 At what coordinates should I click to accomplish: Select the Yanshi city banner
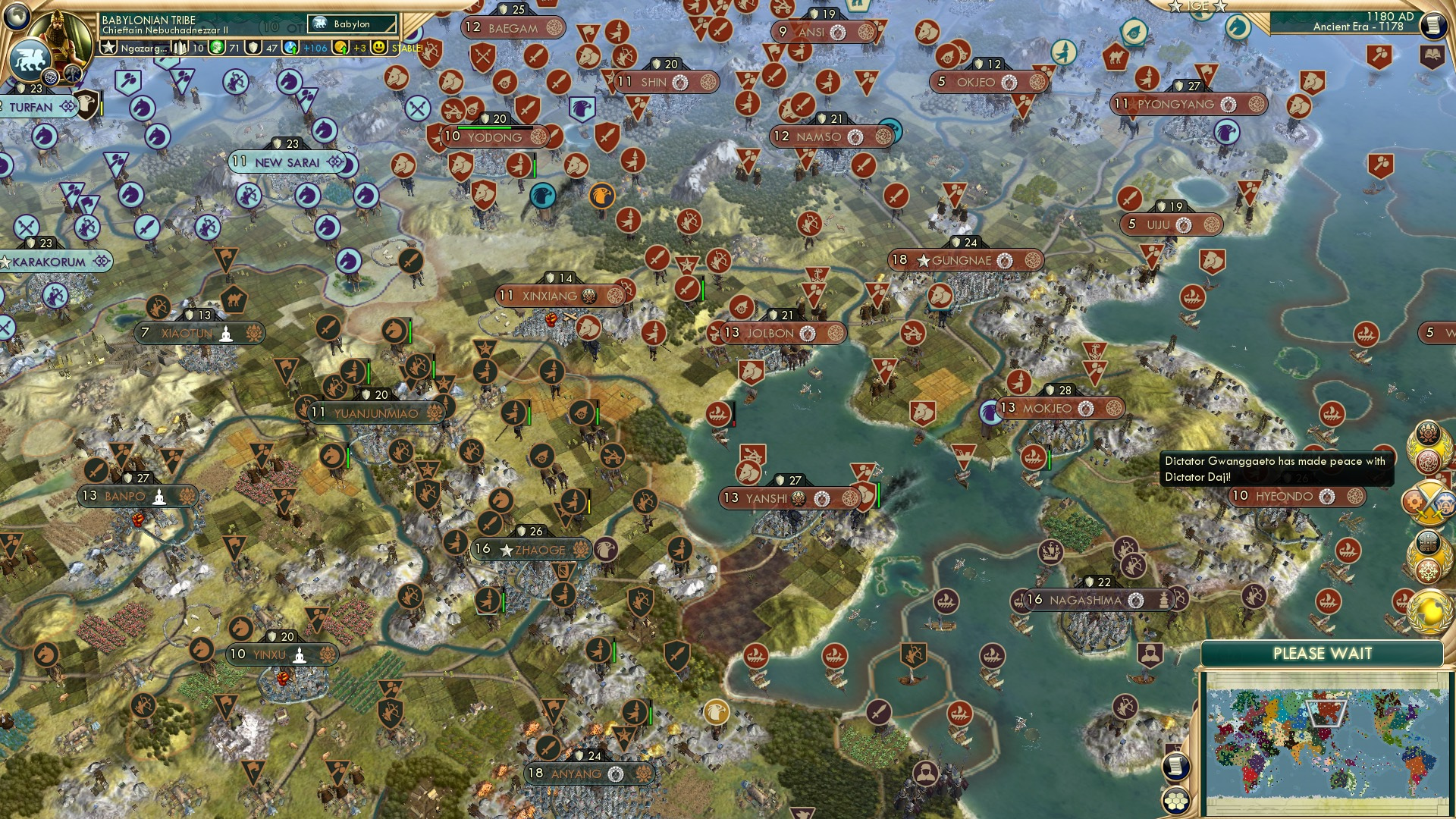click(x=773, y=499)
